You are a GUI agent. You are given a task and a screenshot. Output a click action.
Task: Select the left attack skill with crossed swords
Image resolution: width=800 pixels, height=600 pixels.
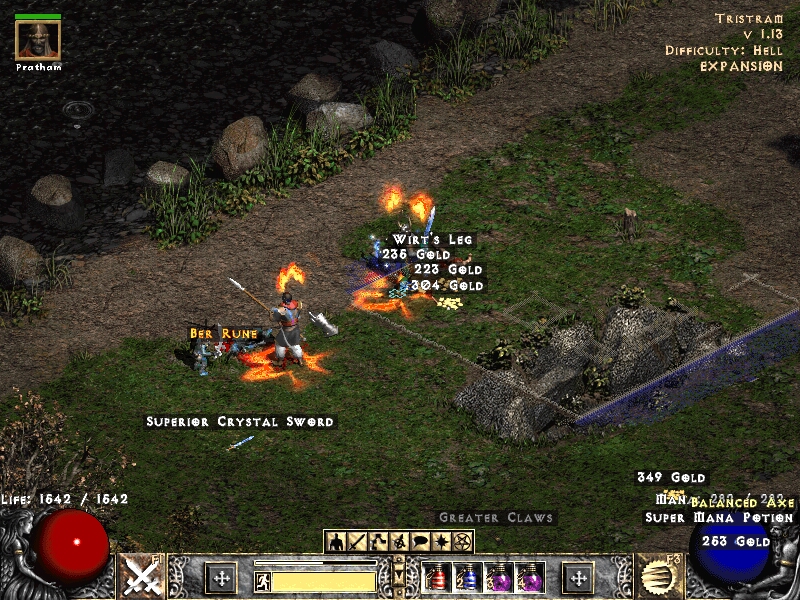click(x=142, y=577)
